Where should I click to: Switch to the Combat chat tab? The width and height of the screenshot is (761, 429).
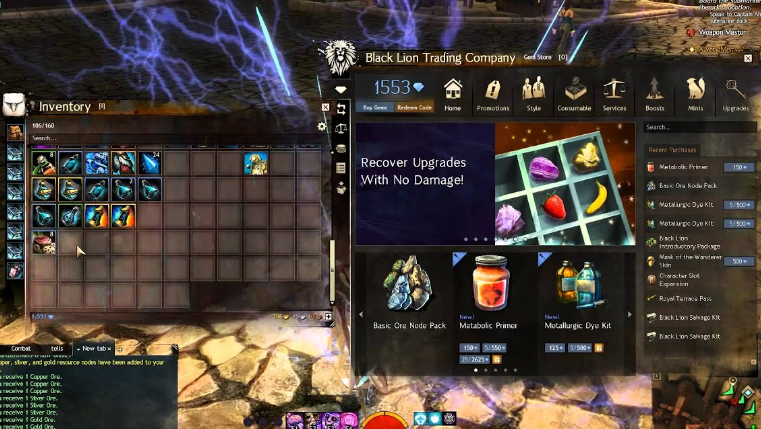pyautogui.click(x=22, y=348)
